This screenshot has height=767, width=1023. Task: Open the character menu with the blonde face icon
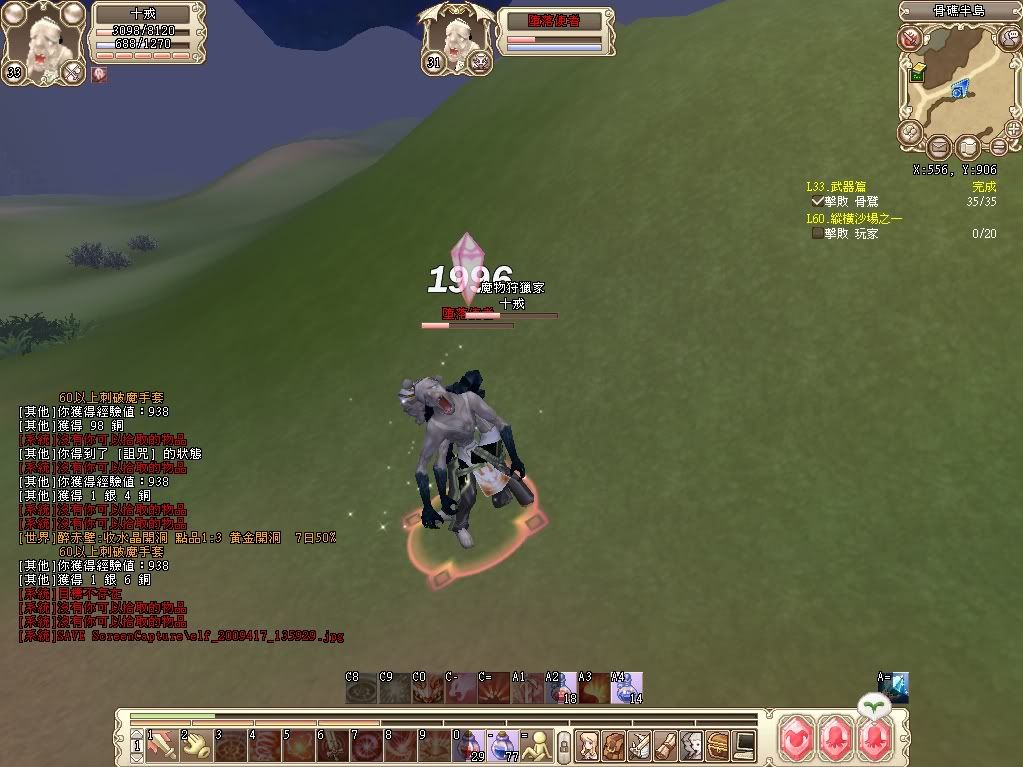(x=587, y=744)
